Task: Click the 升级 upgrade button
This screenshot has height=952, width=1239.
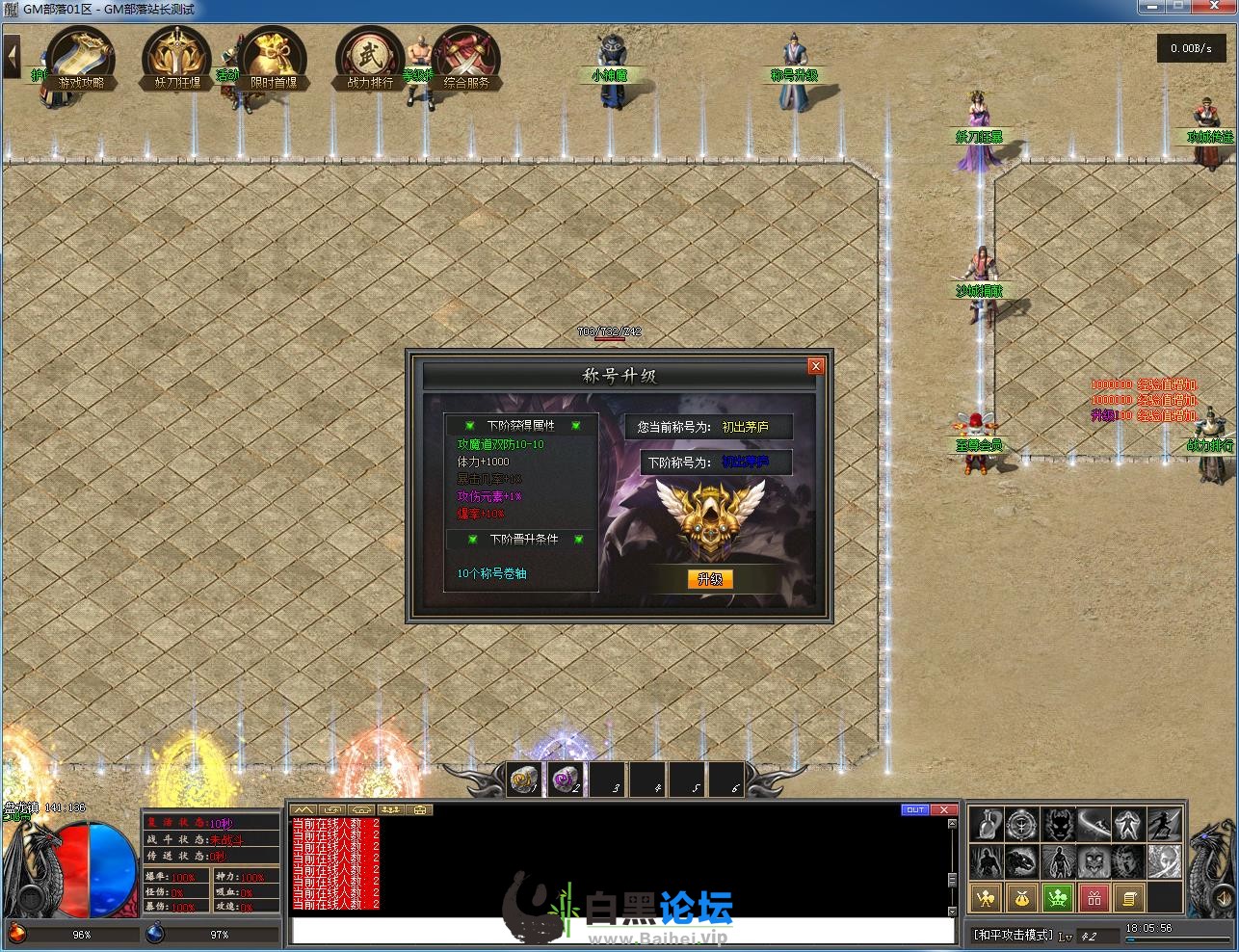Action: point(710,579)
